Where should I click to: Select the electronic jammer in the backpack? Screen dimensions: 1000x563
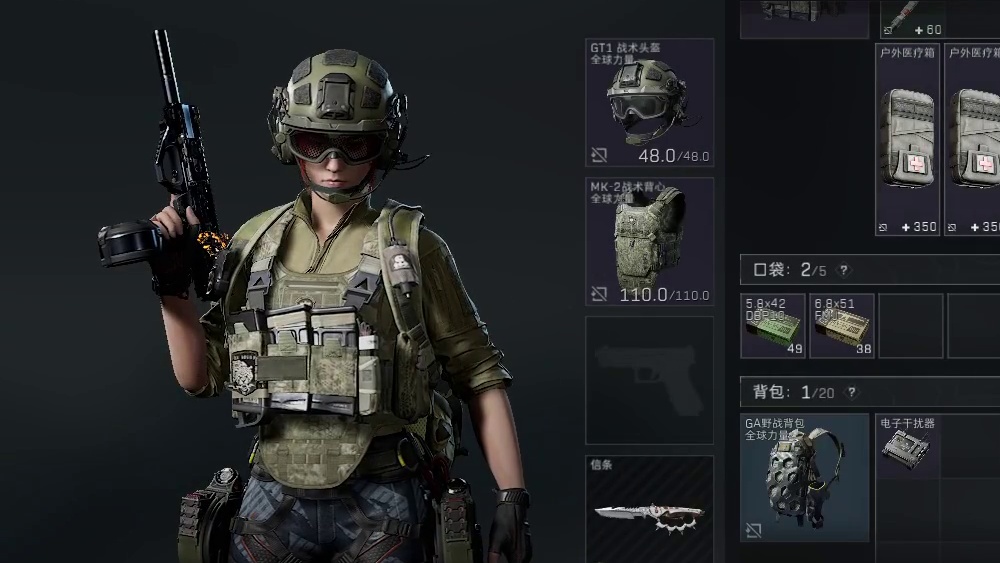point(908,445)
